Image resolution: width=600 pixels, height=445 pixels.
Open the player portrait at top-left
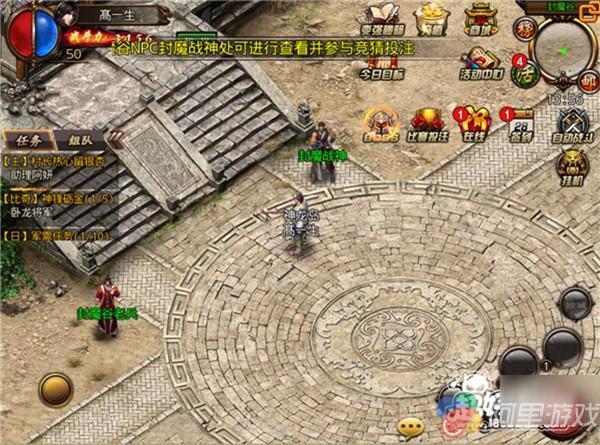28,30
